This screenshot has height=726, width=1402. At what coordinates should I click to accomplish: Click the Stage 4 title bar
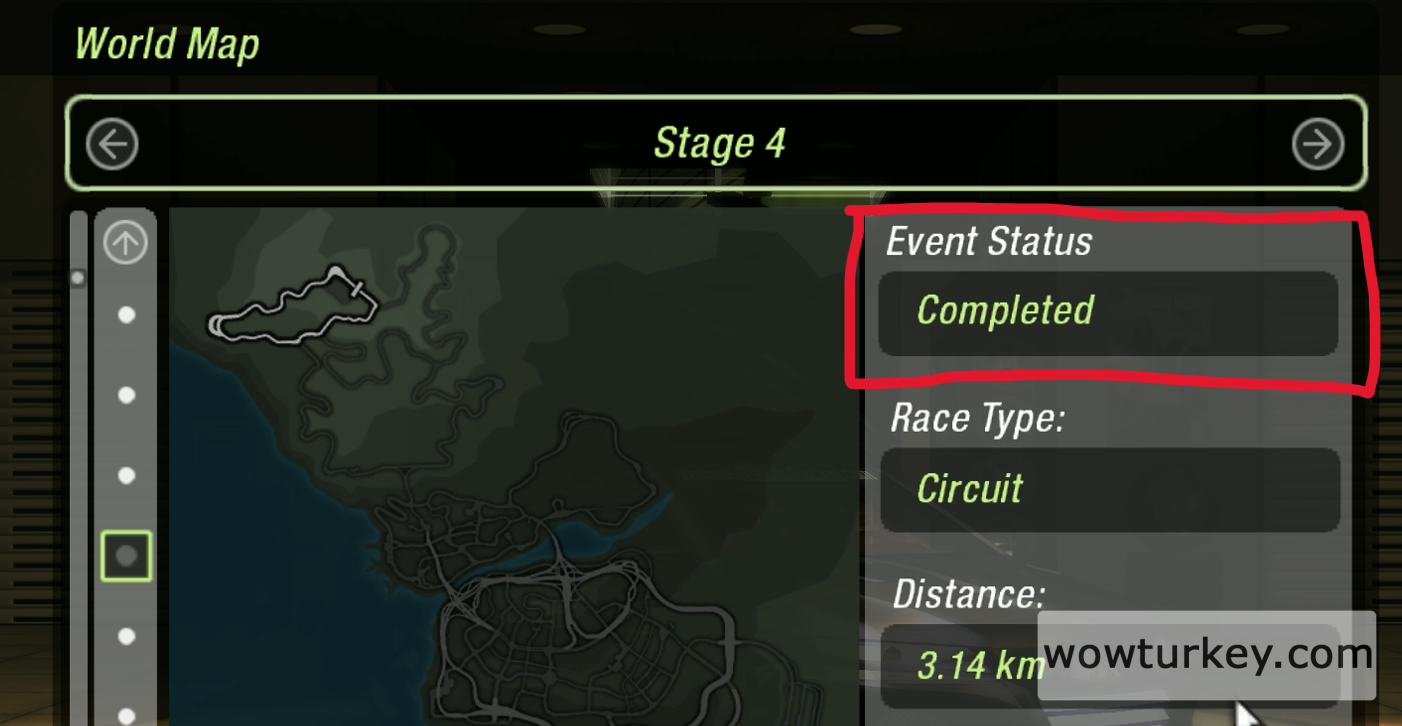[717, 143]
